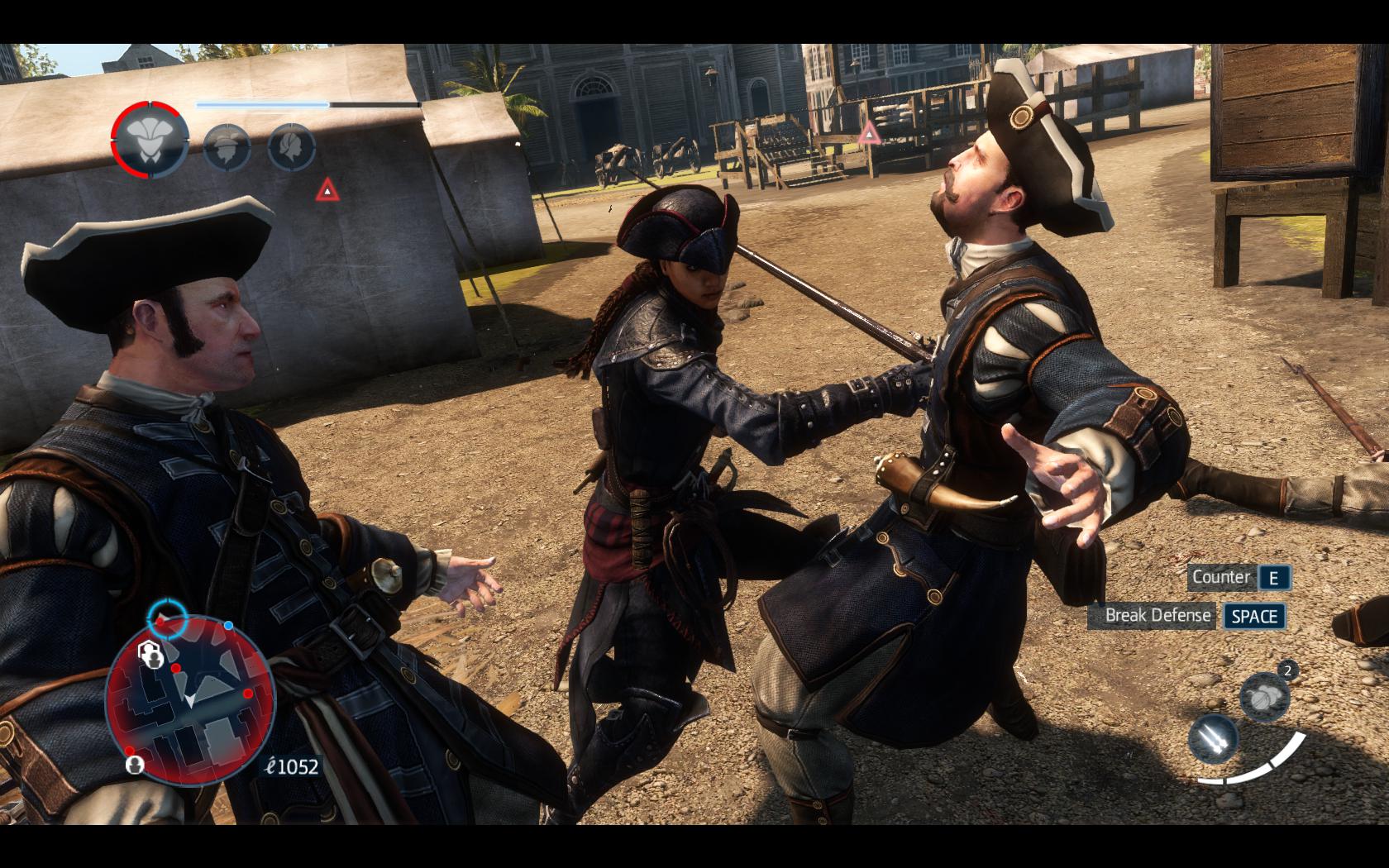Click the blue dot marker on the minimap
The image size is (1389, 868).
click(228, 626)
